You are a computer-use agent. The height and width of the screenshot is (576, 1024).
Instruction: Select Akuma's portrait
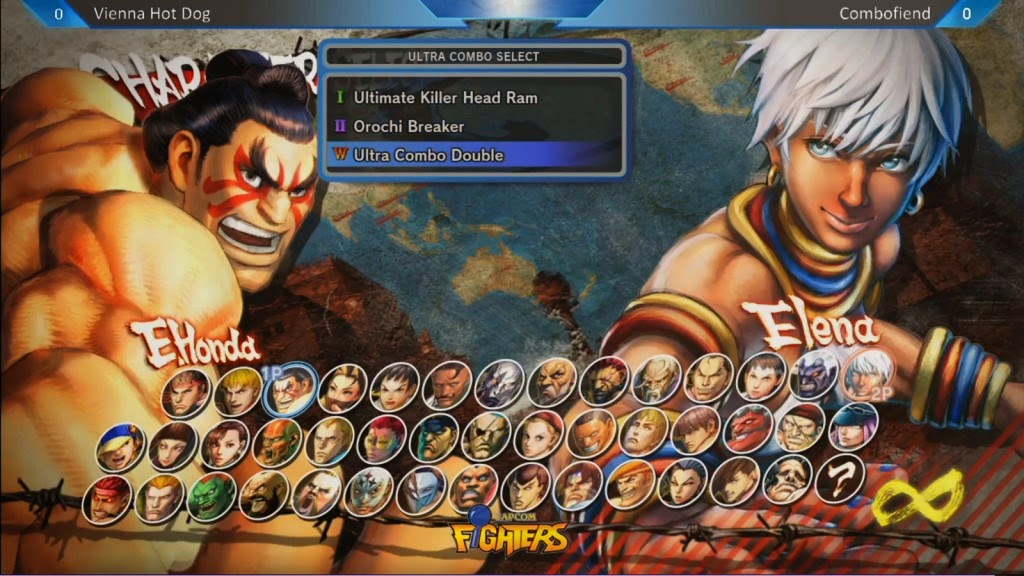(x=606, y=381)
